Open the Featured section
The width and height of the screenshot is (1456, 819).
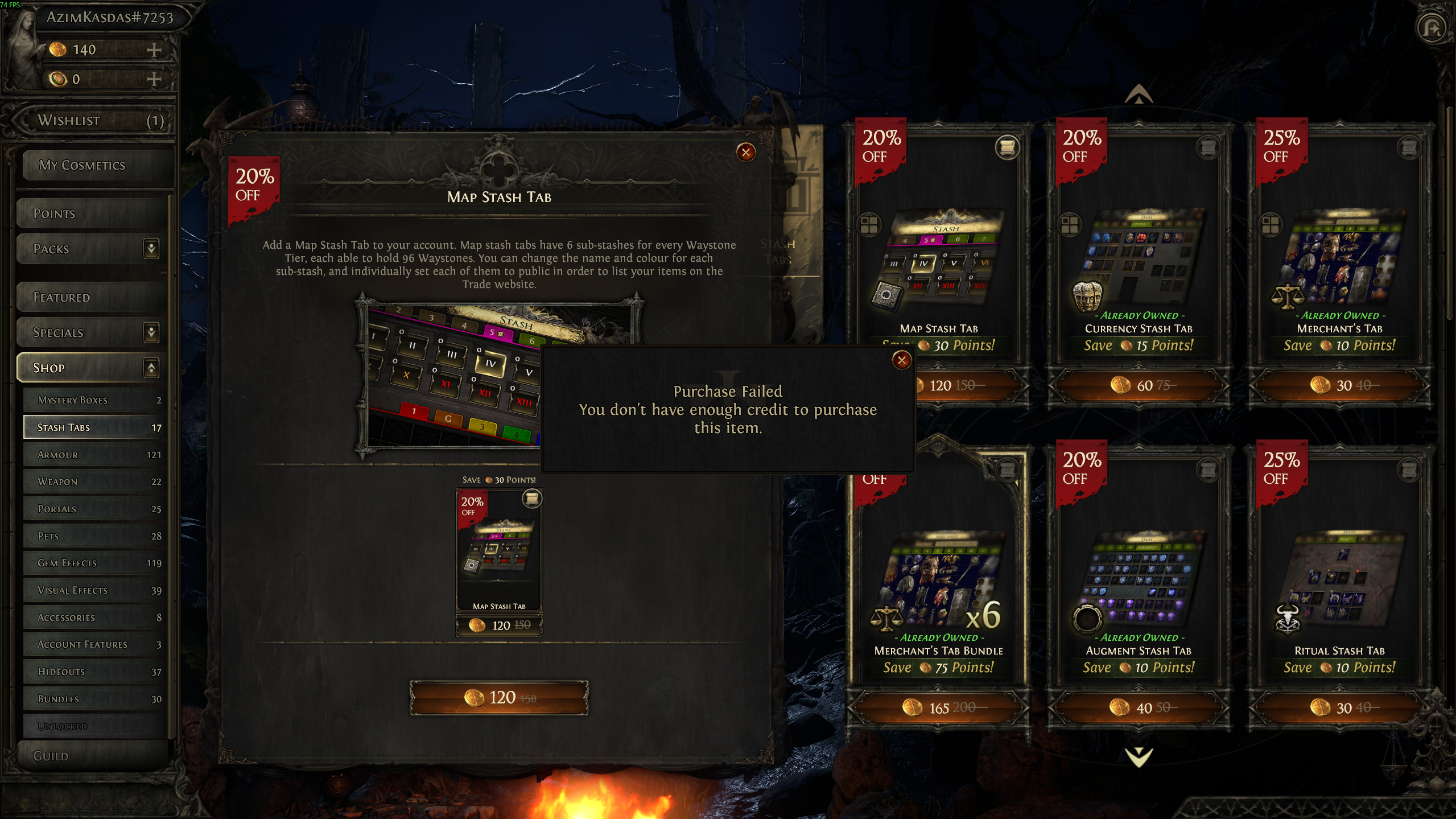91,298
